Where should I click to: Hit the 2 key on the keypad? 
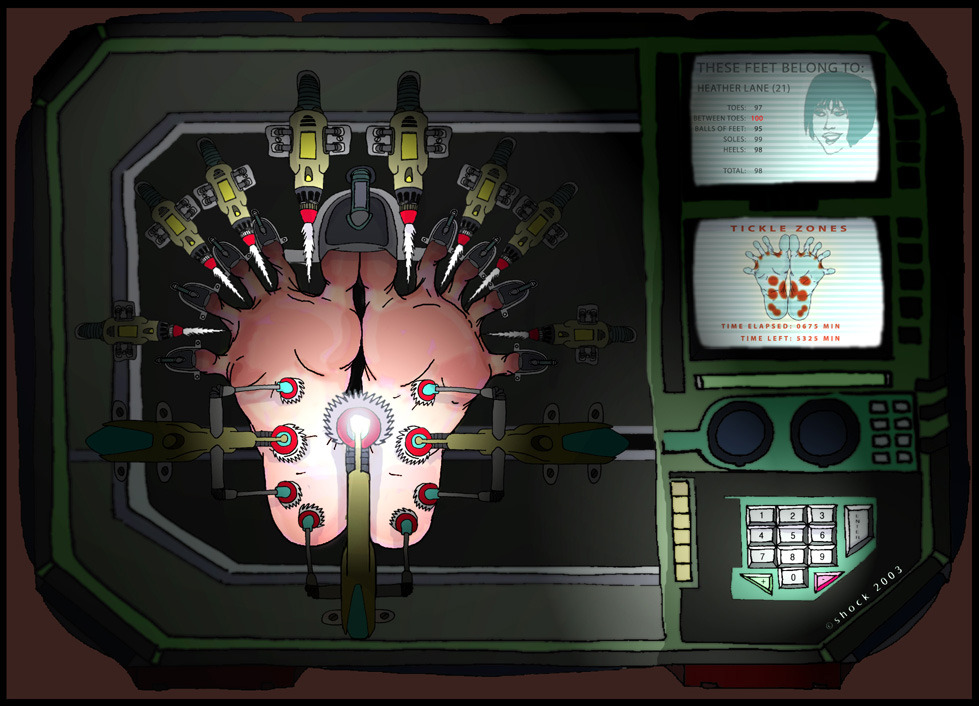792,516
